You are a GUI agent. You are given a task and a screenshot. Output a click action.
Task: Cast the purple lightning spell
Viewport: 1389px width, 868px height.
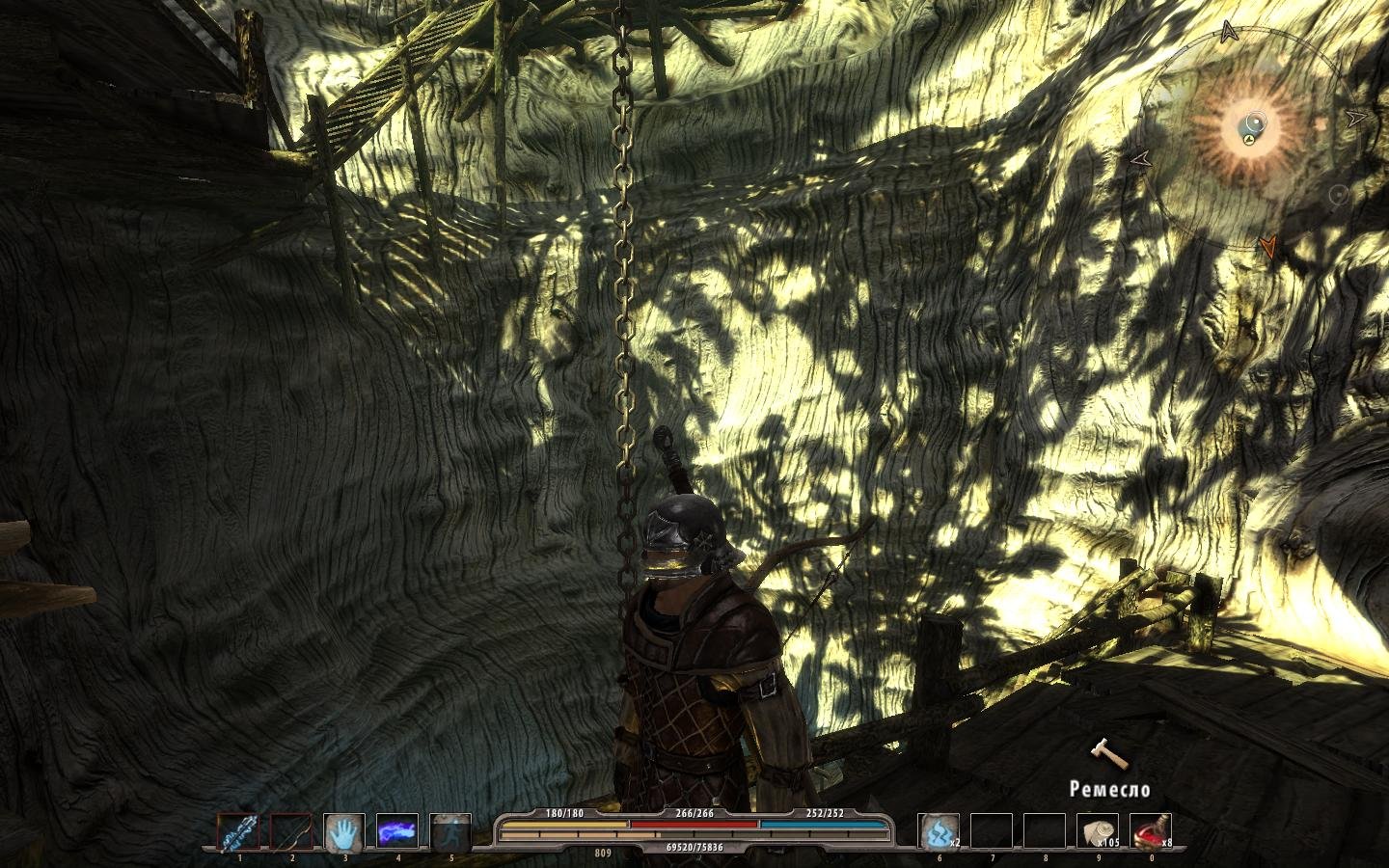pyautogui.click(x=396, y=831)
